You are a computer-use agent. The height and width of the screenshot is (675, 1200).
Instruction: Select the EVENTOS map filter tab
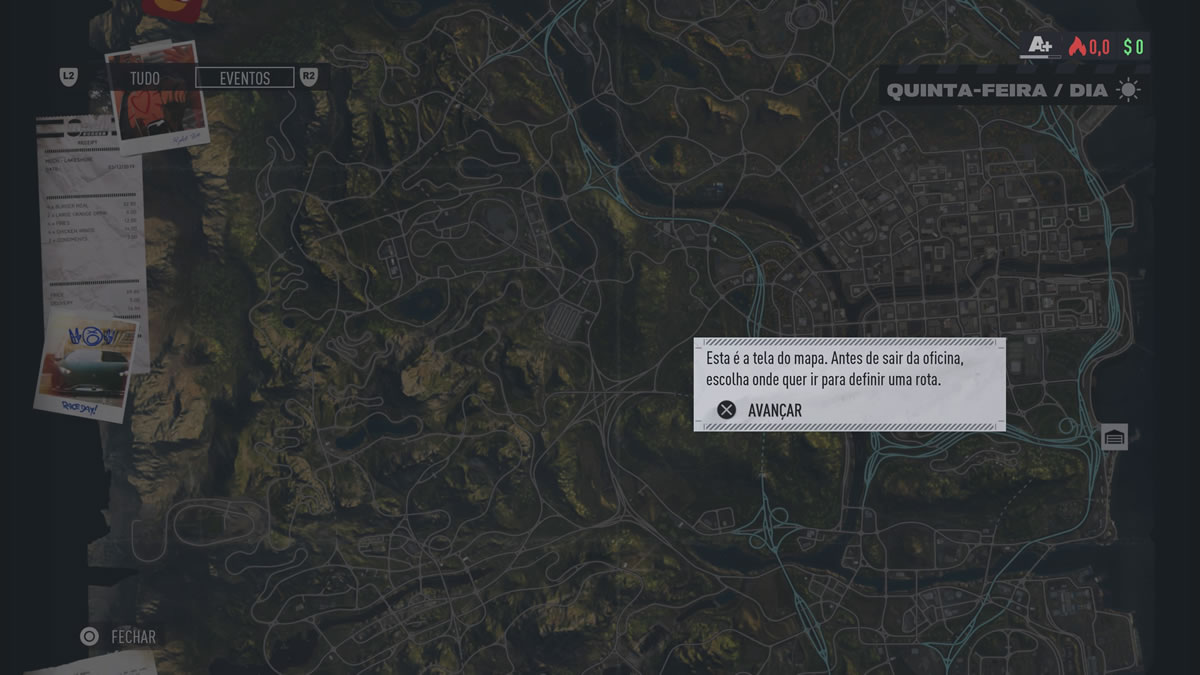point(245,78)
